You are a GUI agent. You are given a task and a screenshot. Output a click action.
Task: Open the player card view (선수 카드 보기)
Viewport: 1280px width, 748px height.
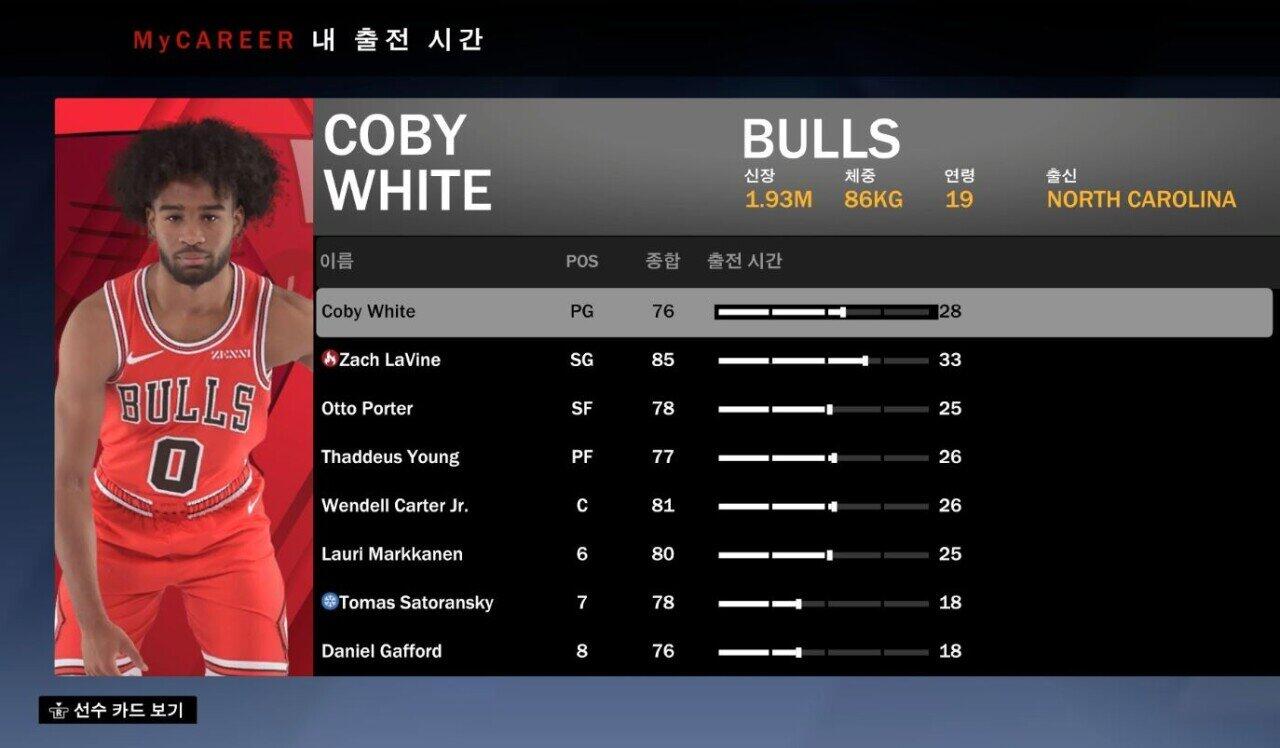pos(118,711)
